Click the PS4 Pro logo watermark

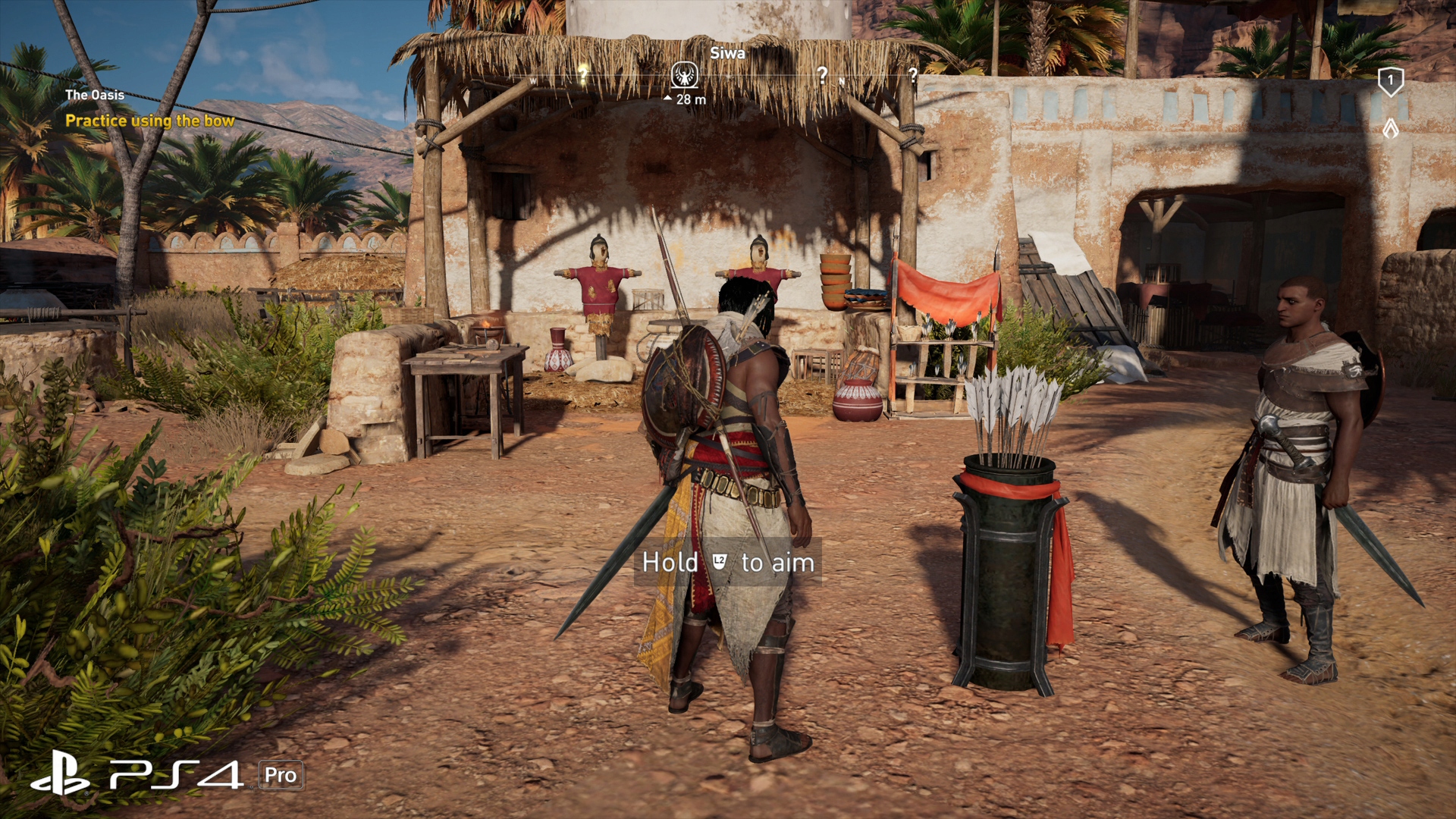coord(167,774)
